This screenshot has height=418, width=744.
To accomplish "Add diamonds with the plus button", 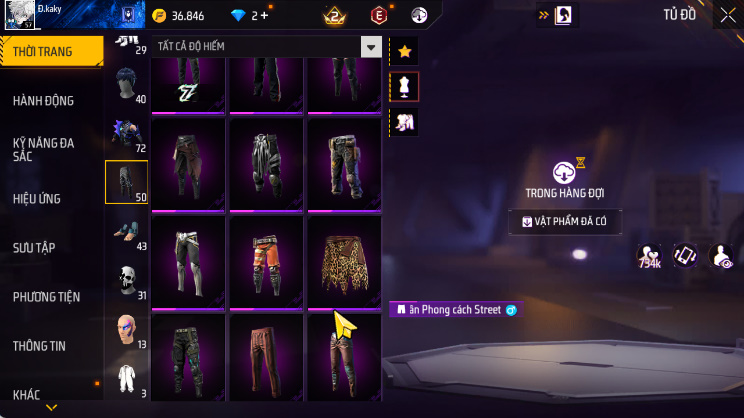I will pyautogui.click(x=265, y=16).
